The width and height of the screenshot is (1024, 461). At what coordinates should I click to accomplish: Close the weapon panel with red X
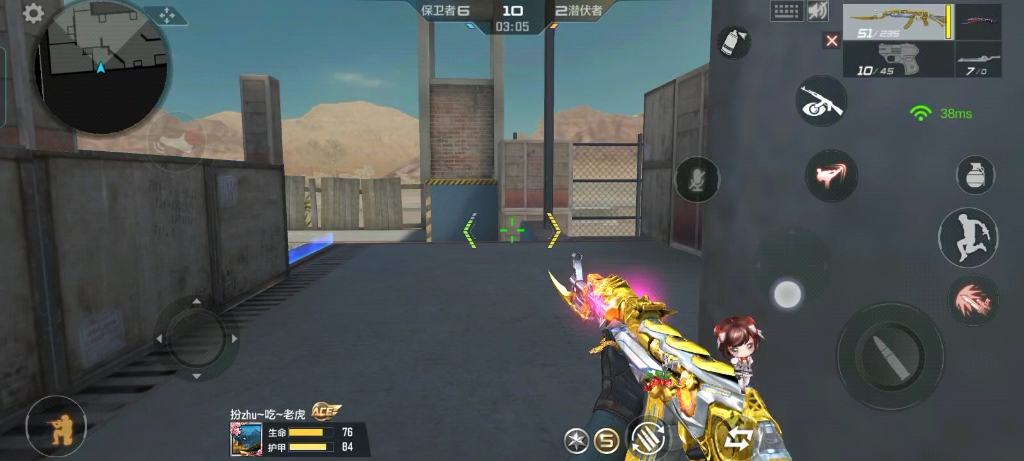point(831,41)
